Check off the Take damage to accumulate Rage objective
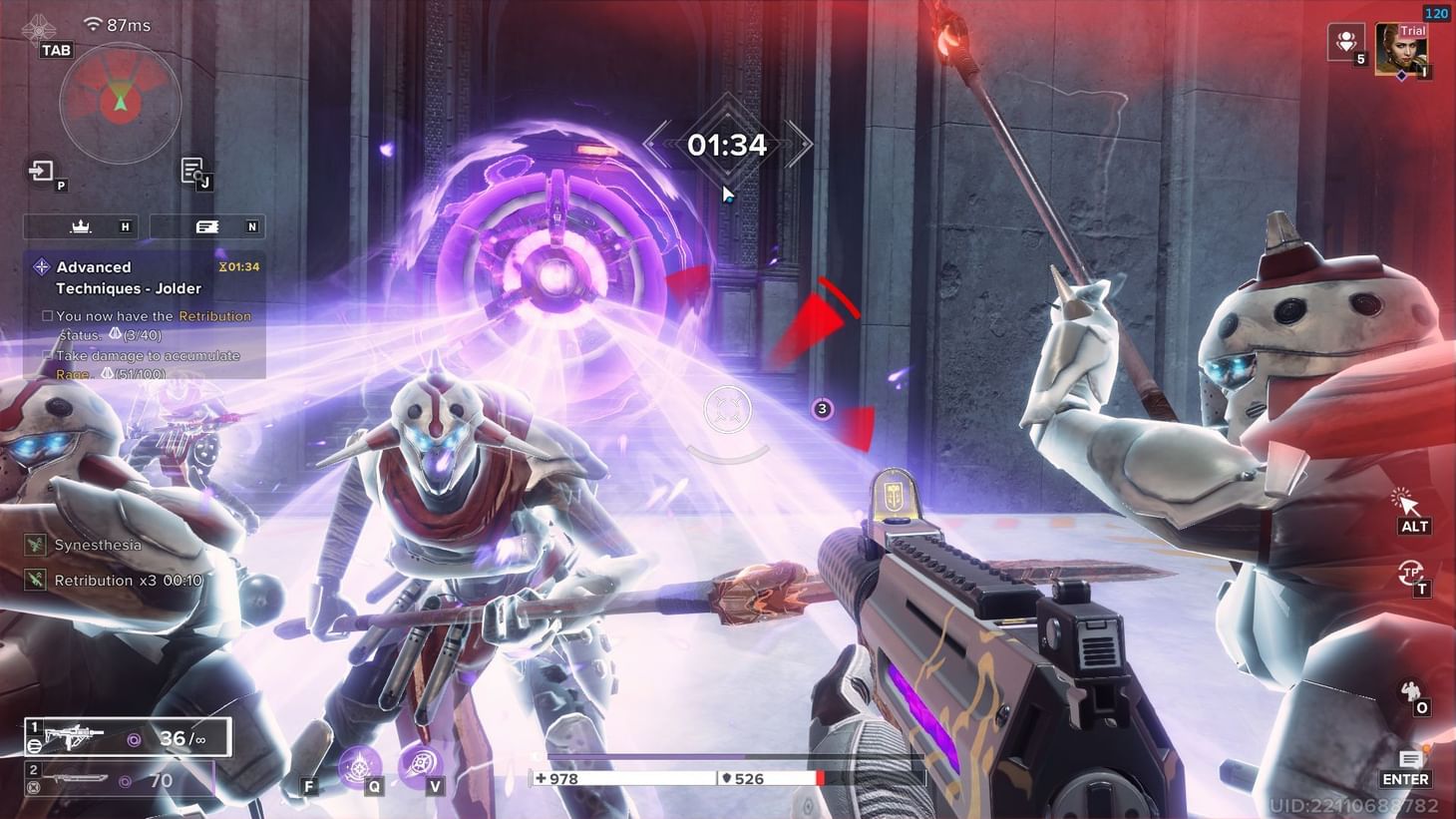This screenshot has height=819, width=1456. 46,355
